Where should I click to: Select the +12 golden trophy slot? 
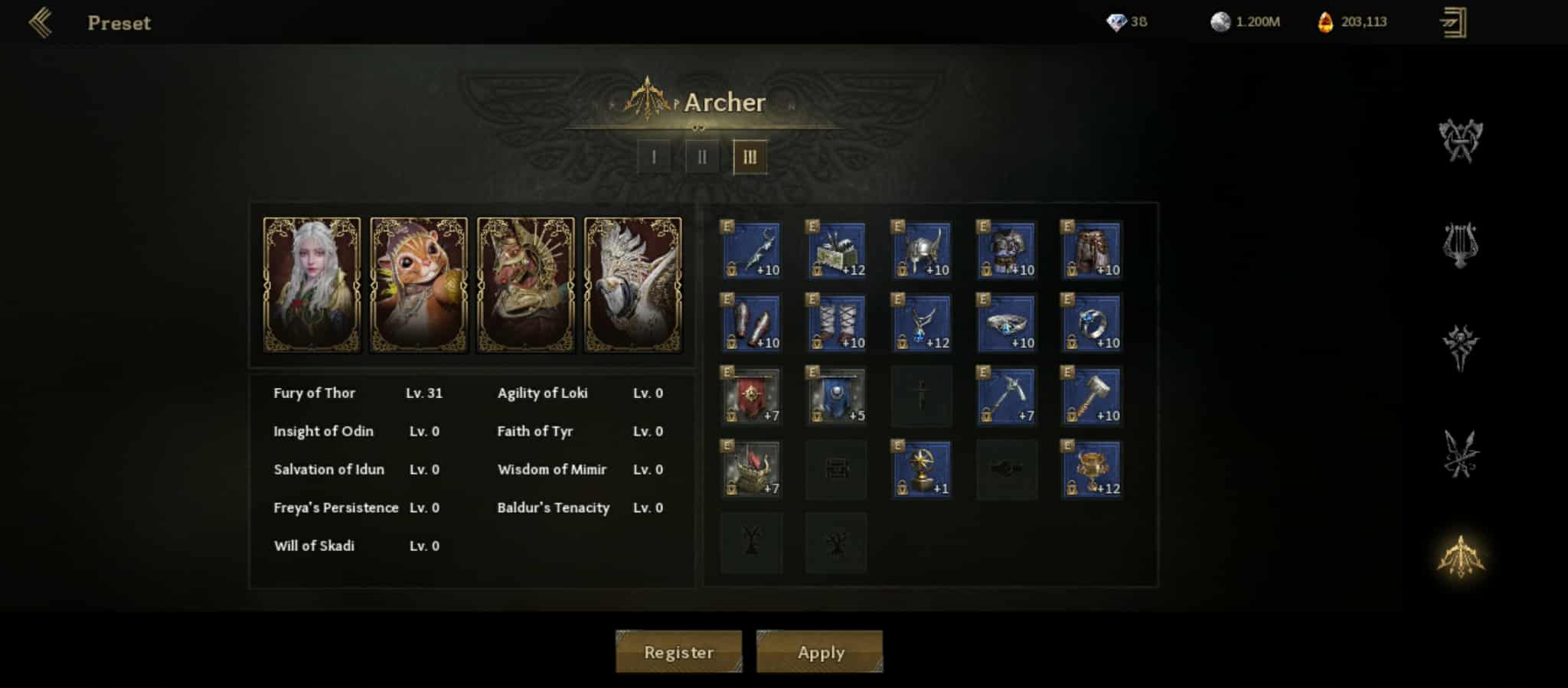pos(1091,469)
